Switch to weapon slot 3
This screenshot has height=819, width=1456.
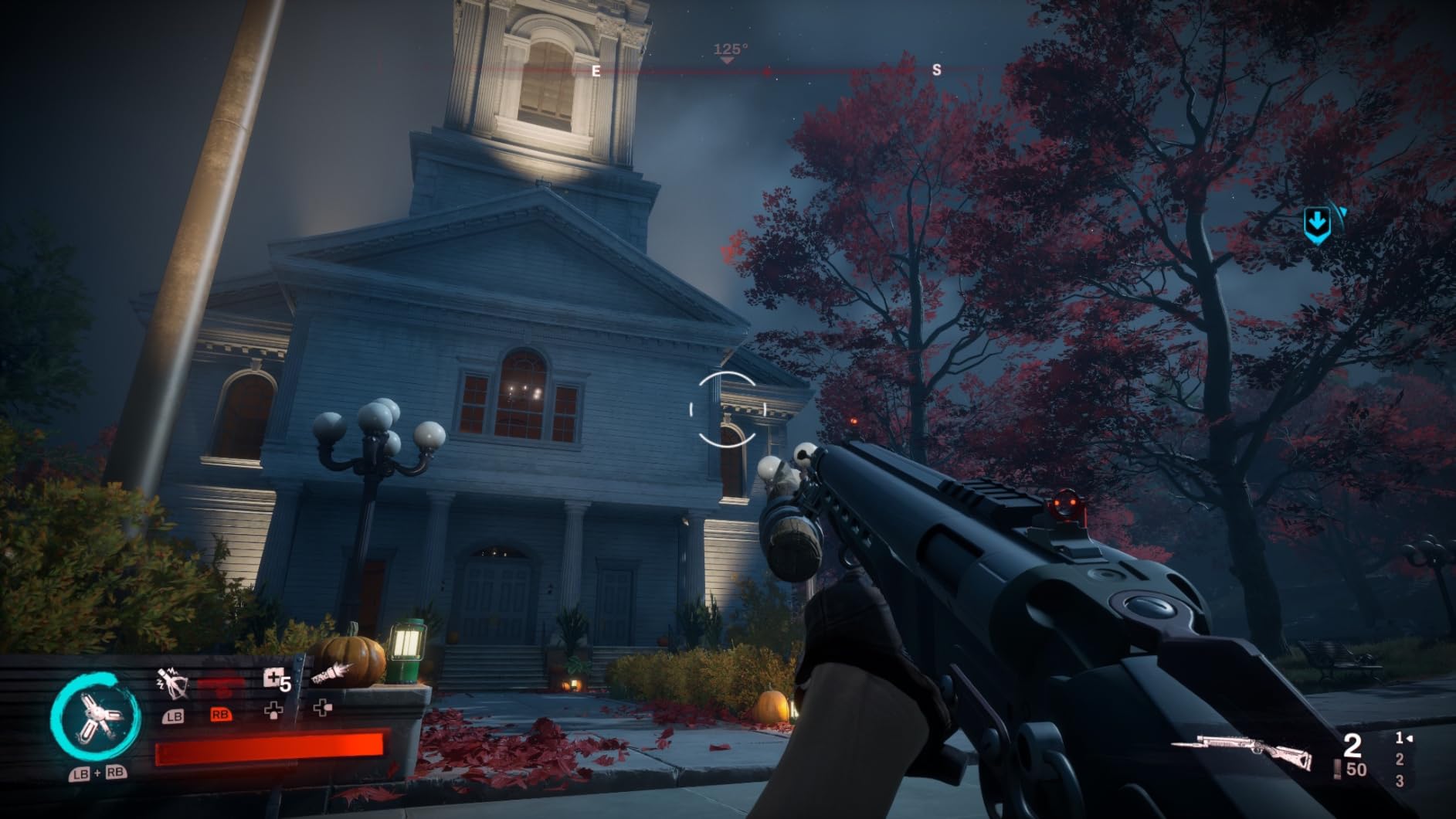click(1400, 781)
